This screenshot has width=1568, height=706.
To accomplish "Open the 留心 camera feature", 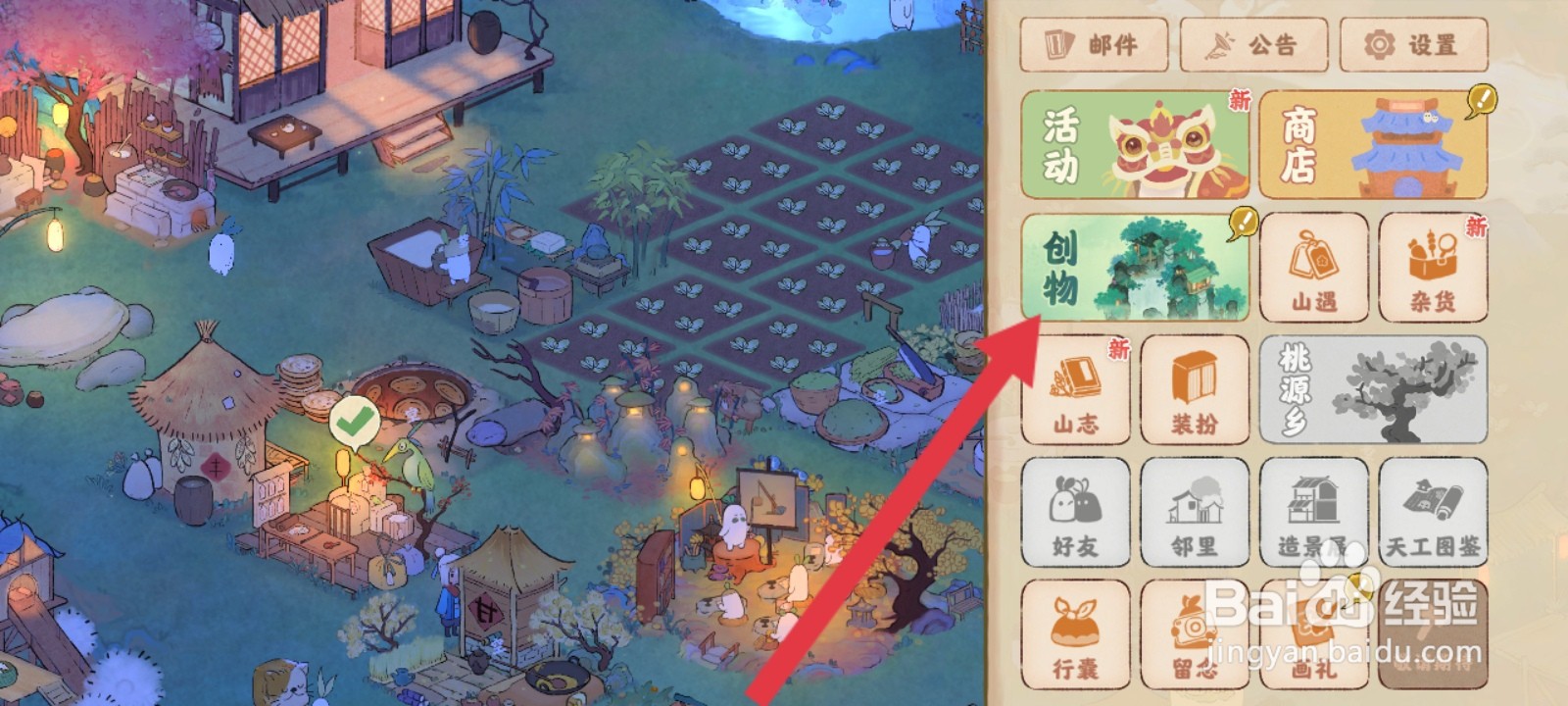I will click(x=1195, y=632).
